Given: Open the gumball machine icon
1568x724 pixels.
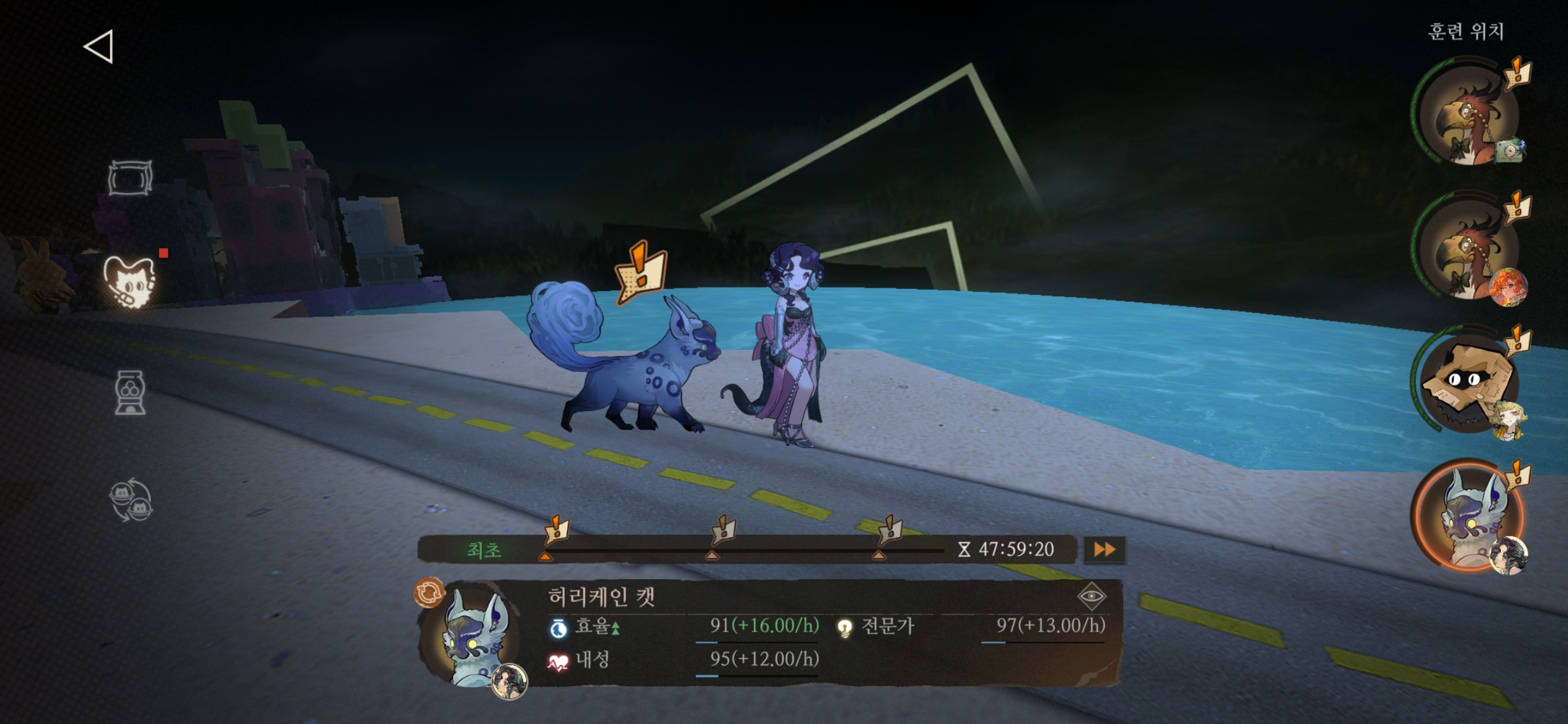Looking at the screenshot, I should [x=130, y=393].
